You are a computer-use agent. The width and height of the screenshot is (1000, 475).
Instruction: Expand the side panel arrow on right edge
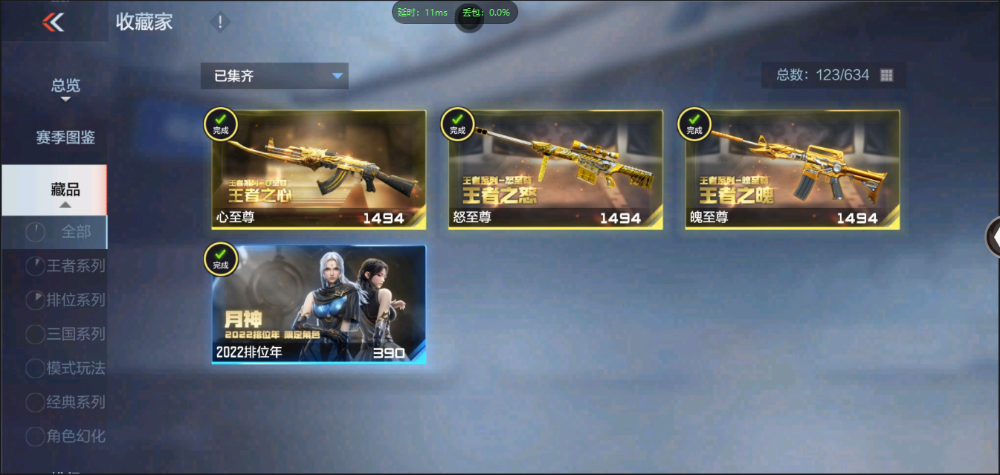[994, 236]
